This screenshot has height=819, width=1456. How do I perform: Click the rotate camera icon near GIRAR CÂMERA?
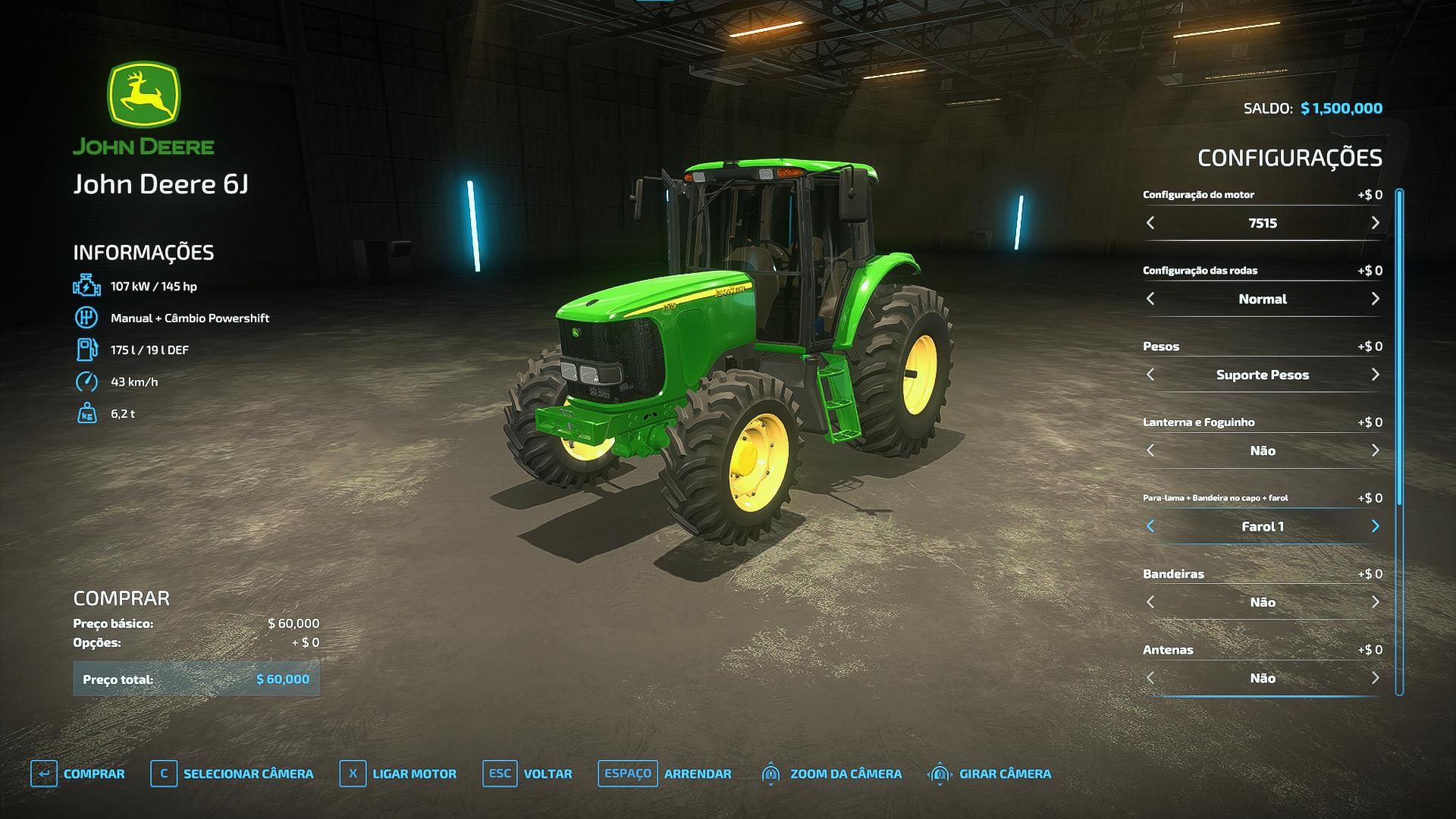pos(940,773)
